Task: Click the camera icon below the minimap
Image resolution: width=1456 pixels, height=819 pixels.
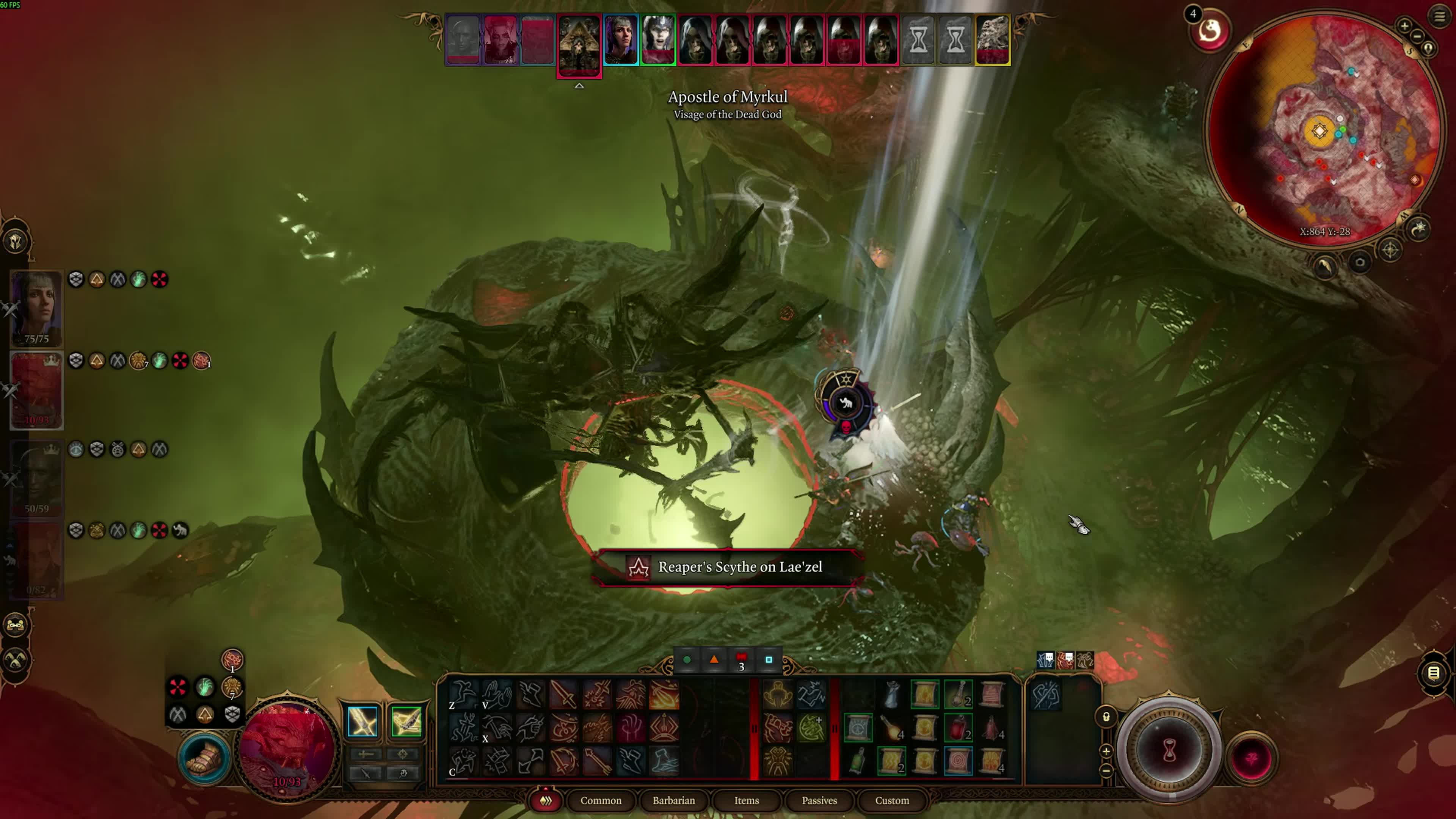Action: 1360,262
